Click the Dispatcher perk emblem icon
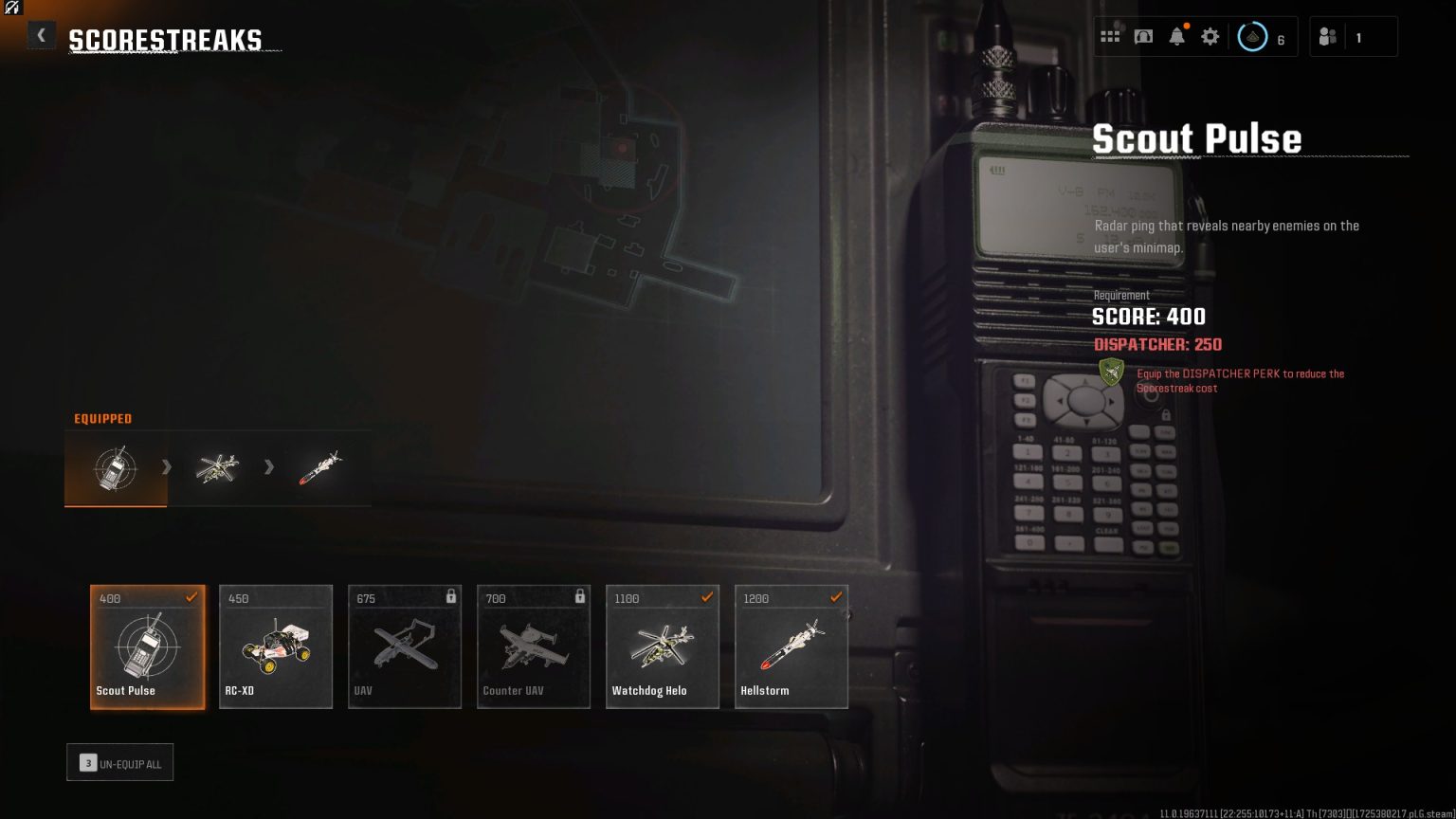1456x819 pixels. (x=1110, y=373)
